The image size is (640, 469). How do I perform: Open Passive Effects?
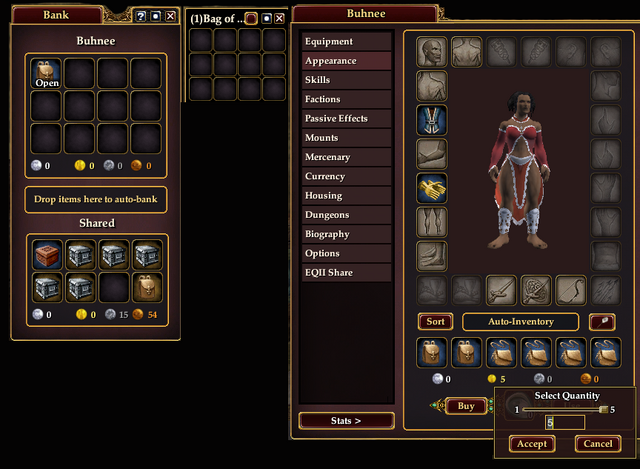point(346,119)
